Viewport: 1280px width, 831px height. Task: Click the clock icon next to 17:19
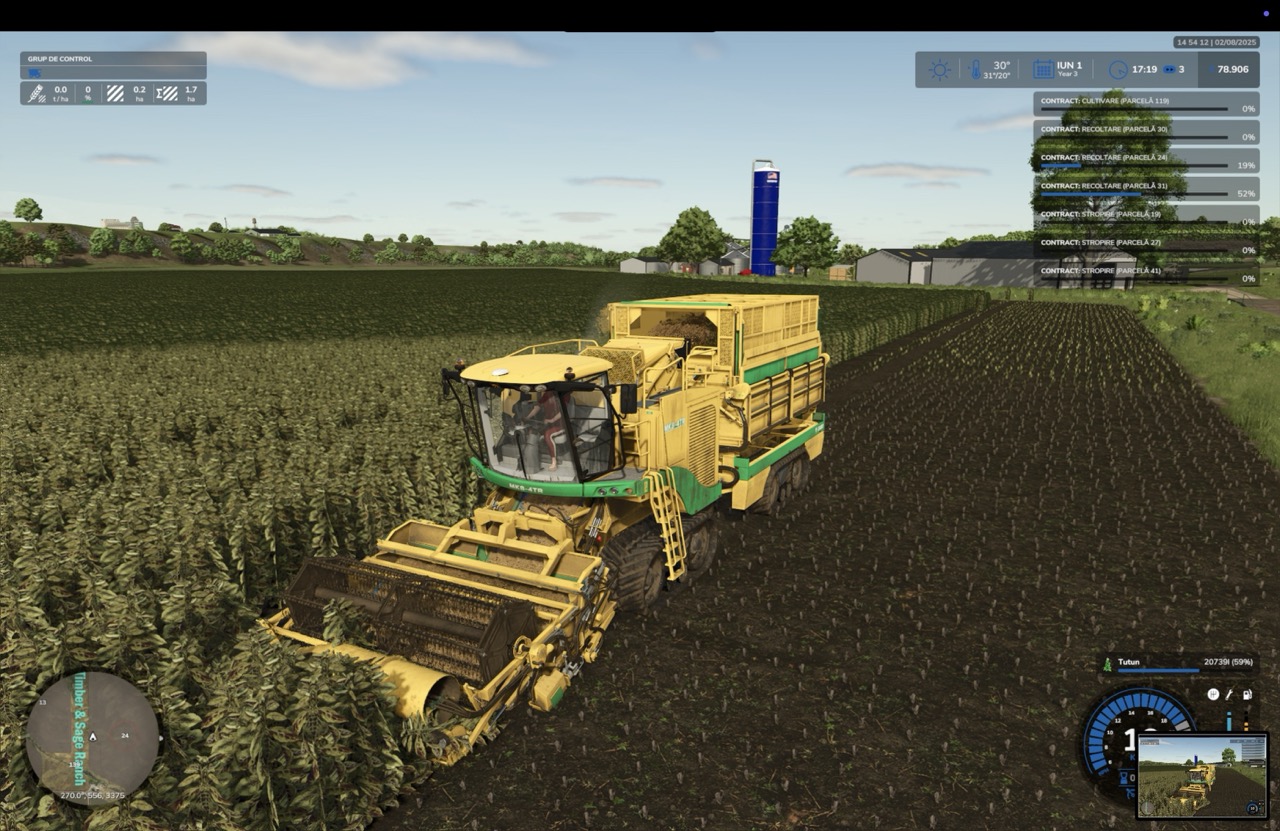pyautogui.click(x=1118, y=69)
